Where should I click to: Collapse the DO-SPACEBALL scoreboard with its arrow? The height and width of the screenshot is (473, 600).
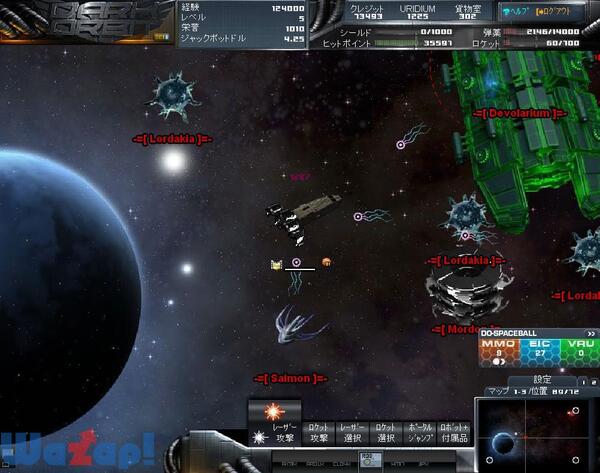591,333
